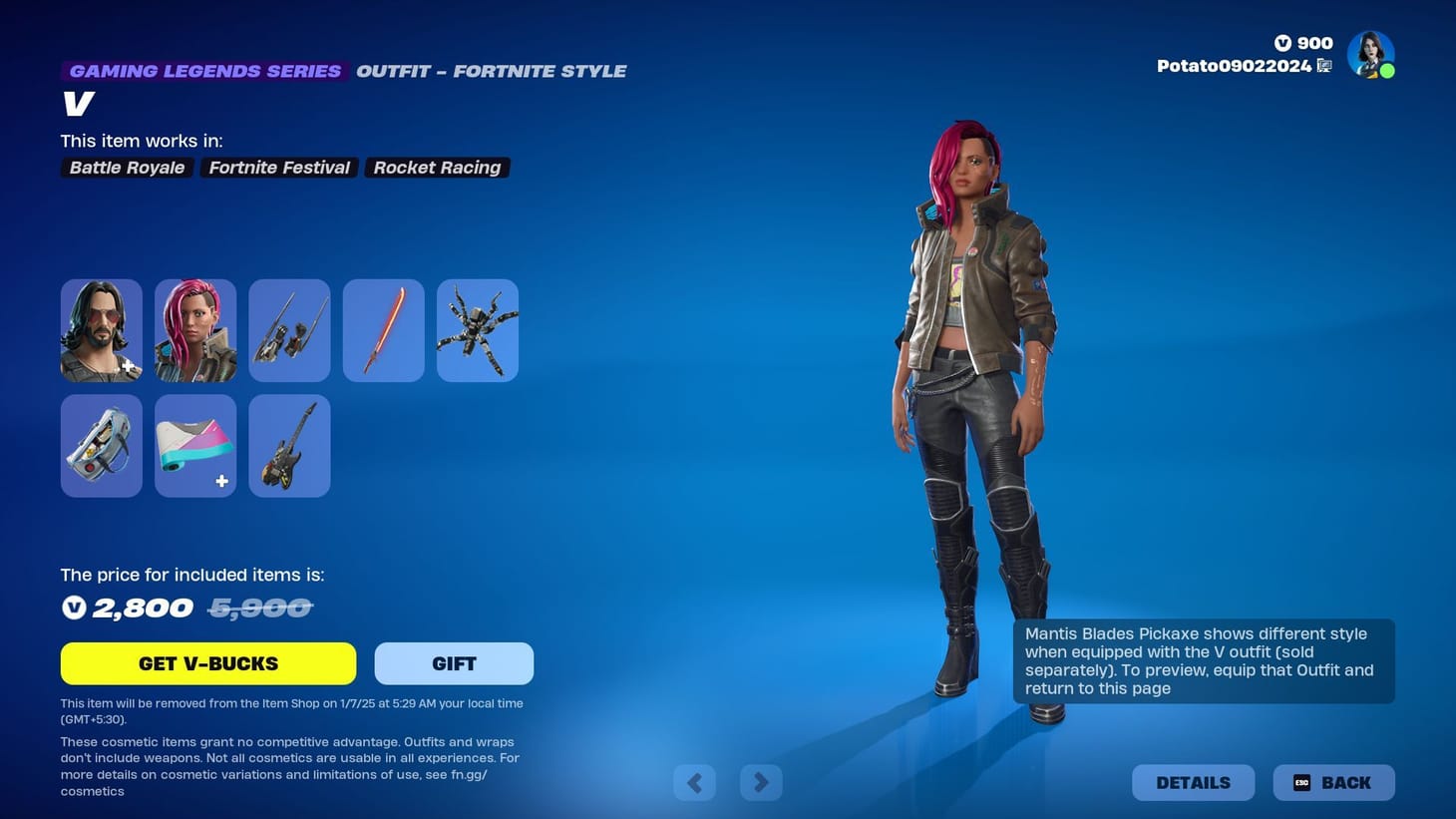1456x819 pixels.
Task: Select the V outfit thumbnail
Action: click(x=195, y=329)
